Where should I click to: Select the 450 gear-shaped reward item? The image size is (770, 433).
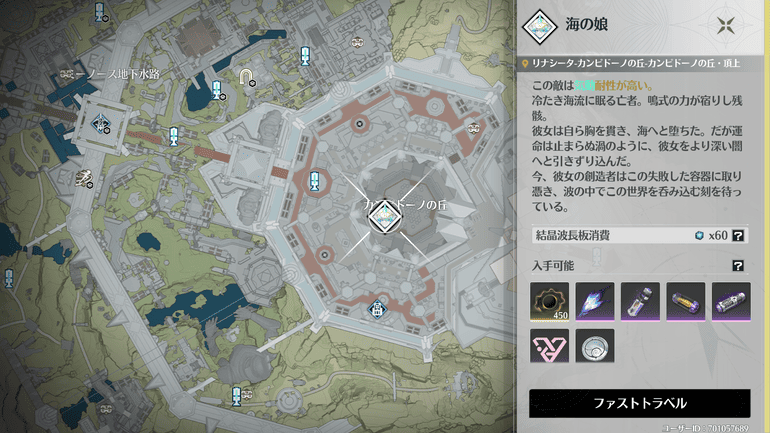pos(549,301)
